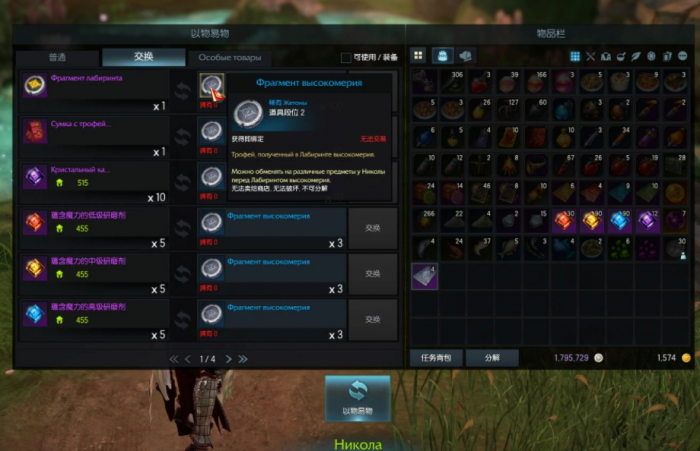The image size is (700, 451).
Task: Jump to the first shop page
Action: (x=173, y=358)
